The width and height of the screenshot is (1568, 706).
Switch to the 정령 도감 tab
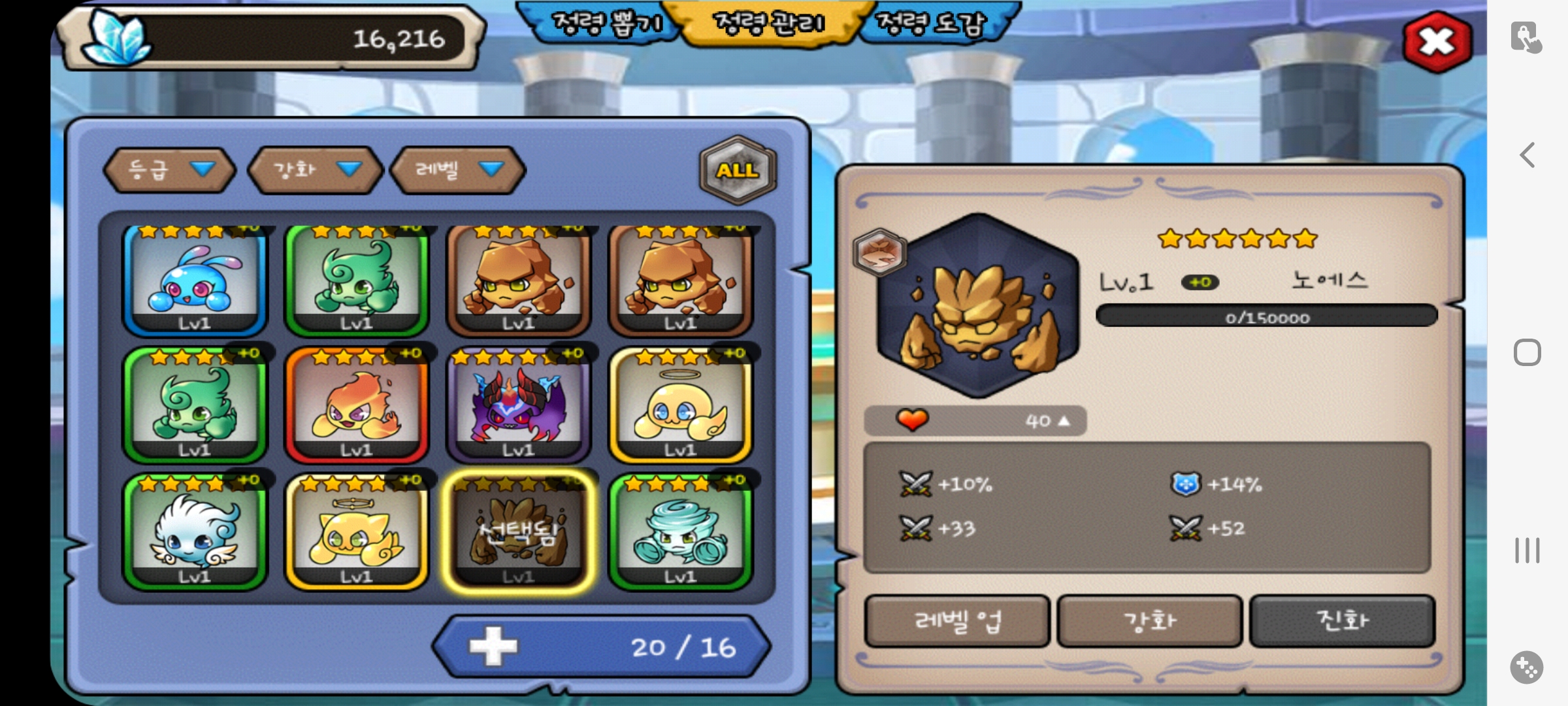tap(930, 24)
